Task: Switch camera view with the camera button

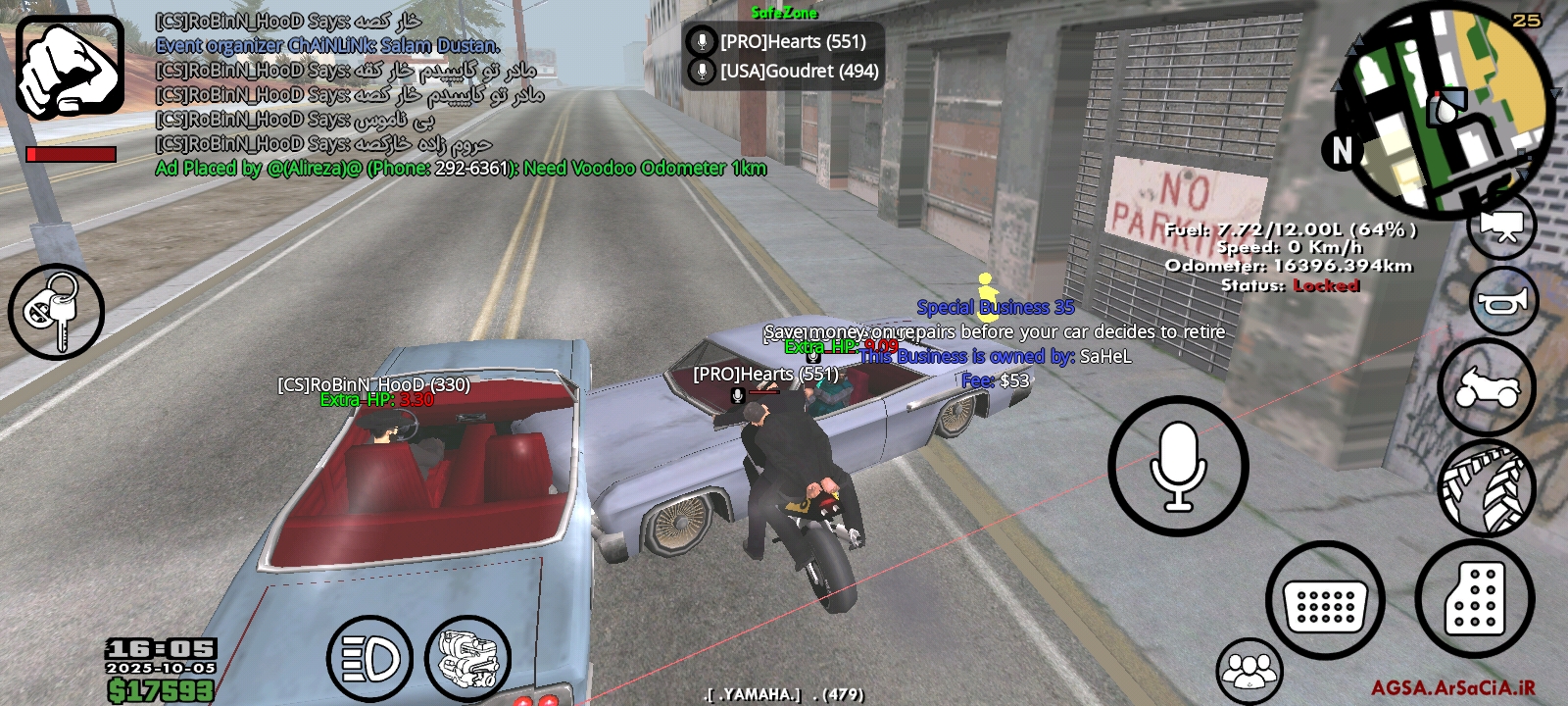Action: pos(1500,227)
